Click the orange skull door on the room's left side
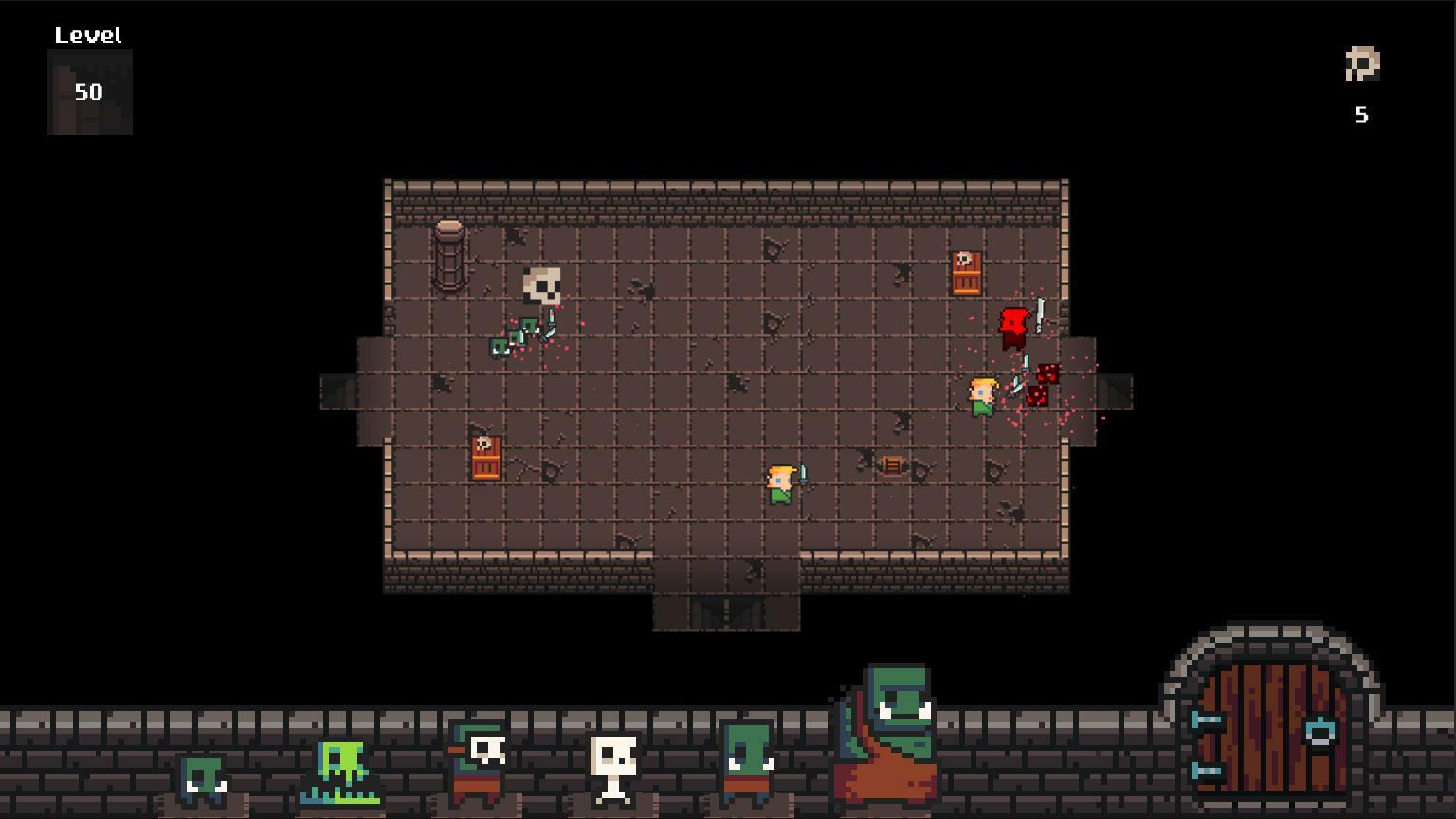 pos(483,458)
